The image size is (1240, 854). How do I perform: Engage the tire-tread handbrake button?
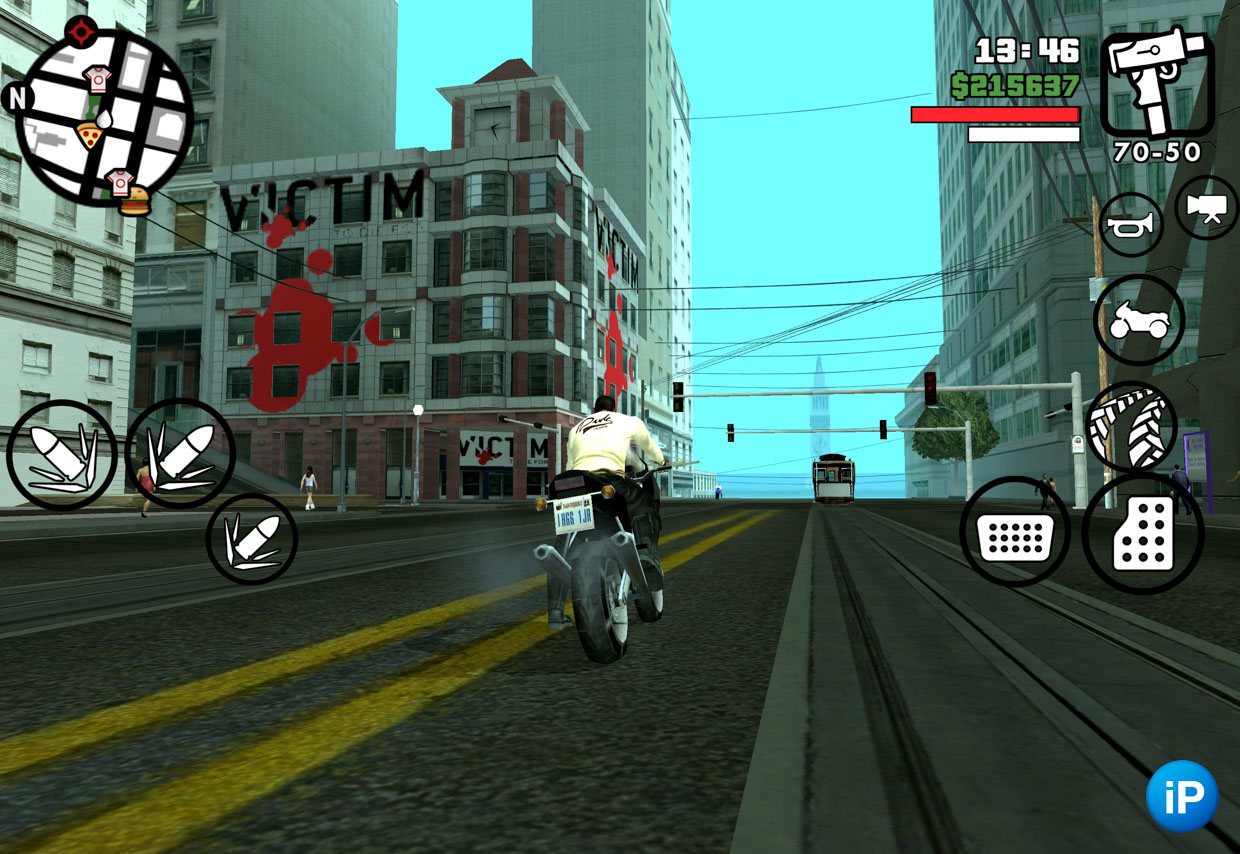pos(1131,426)
